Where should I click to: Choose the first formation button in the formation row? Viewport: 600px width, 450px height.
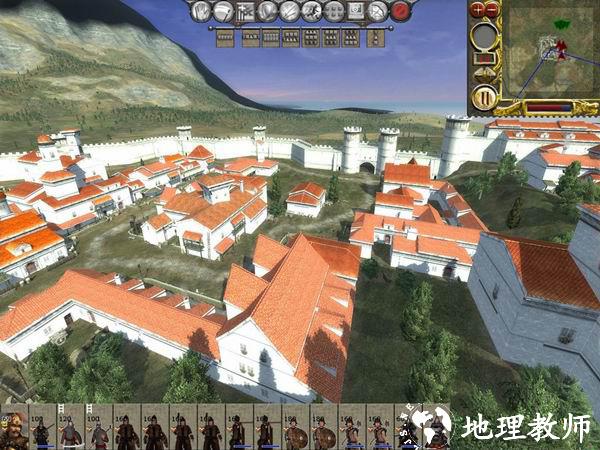point(225,38)
